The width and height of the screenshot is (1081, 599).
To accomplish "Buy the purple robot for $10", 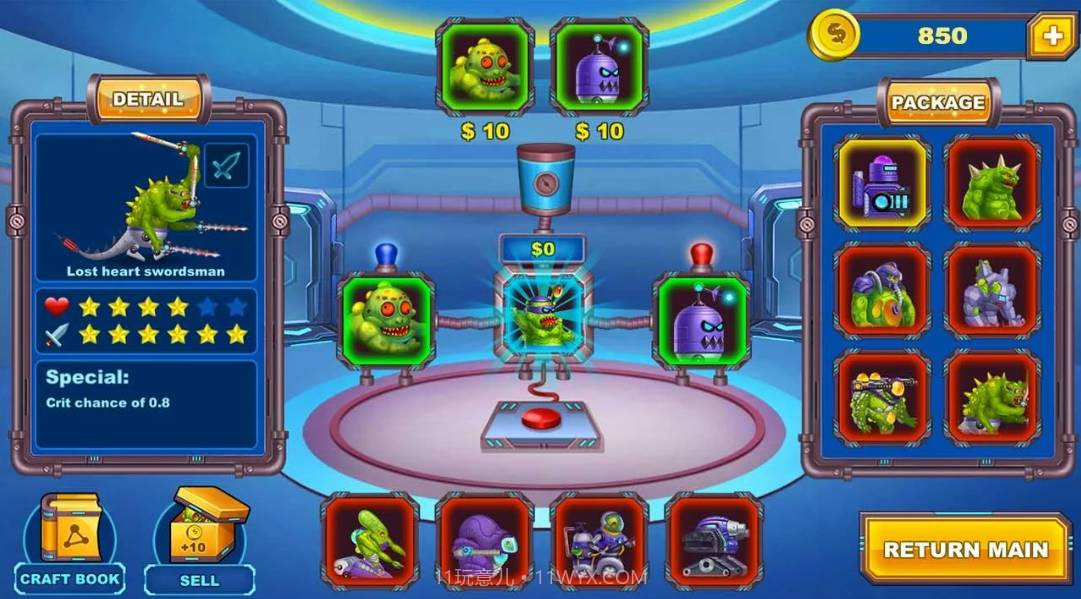I will (x=599, y=68).
